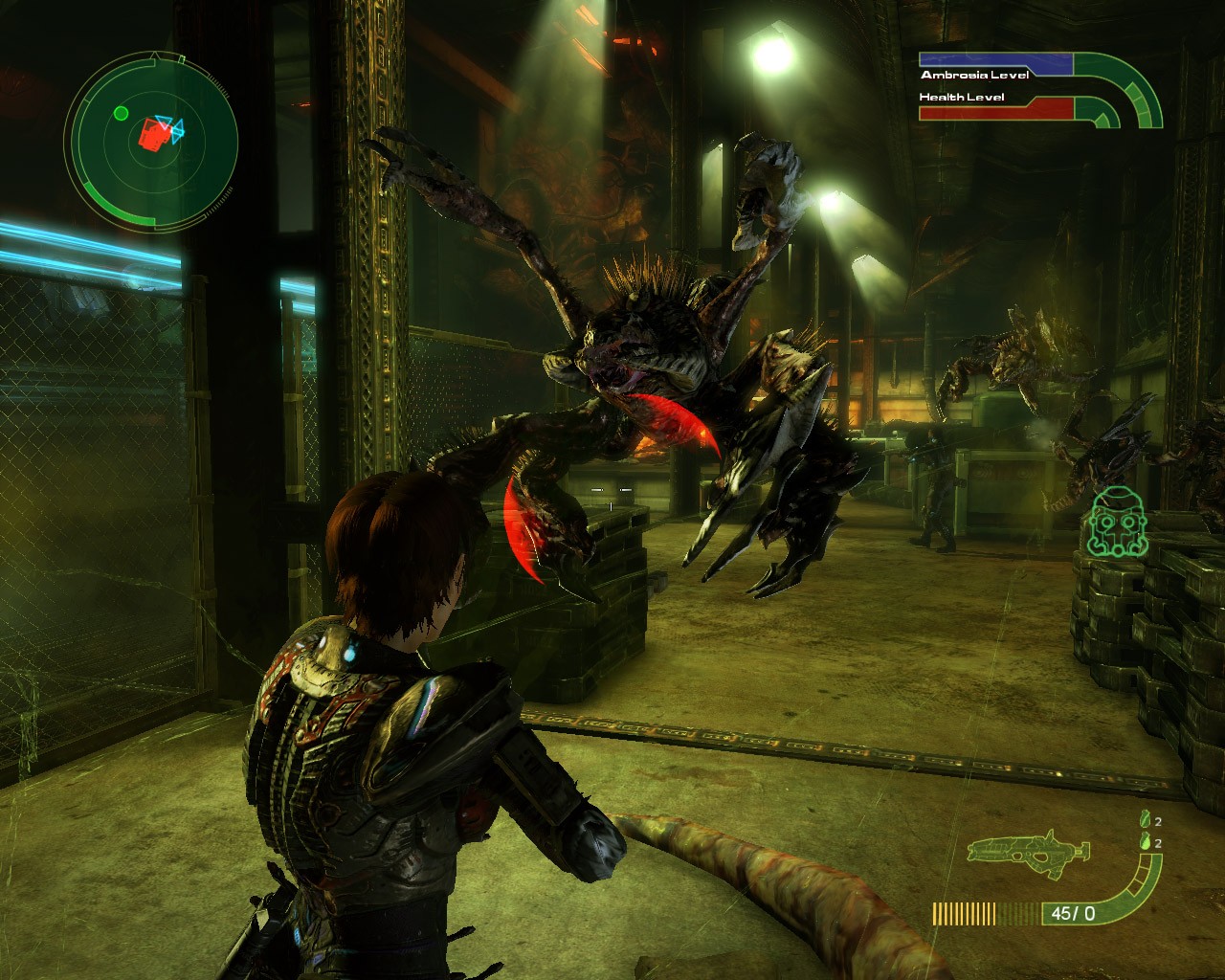This screenshot has height=980, width=1225.
Task: Click the bright green grenade icon
Action: [1145, 841]
